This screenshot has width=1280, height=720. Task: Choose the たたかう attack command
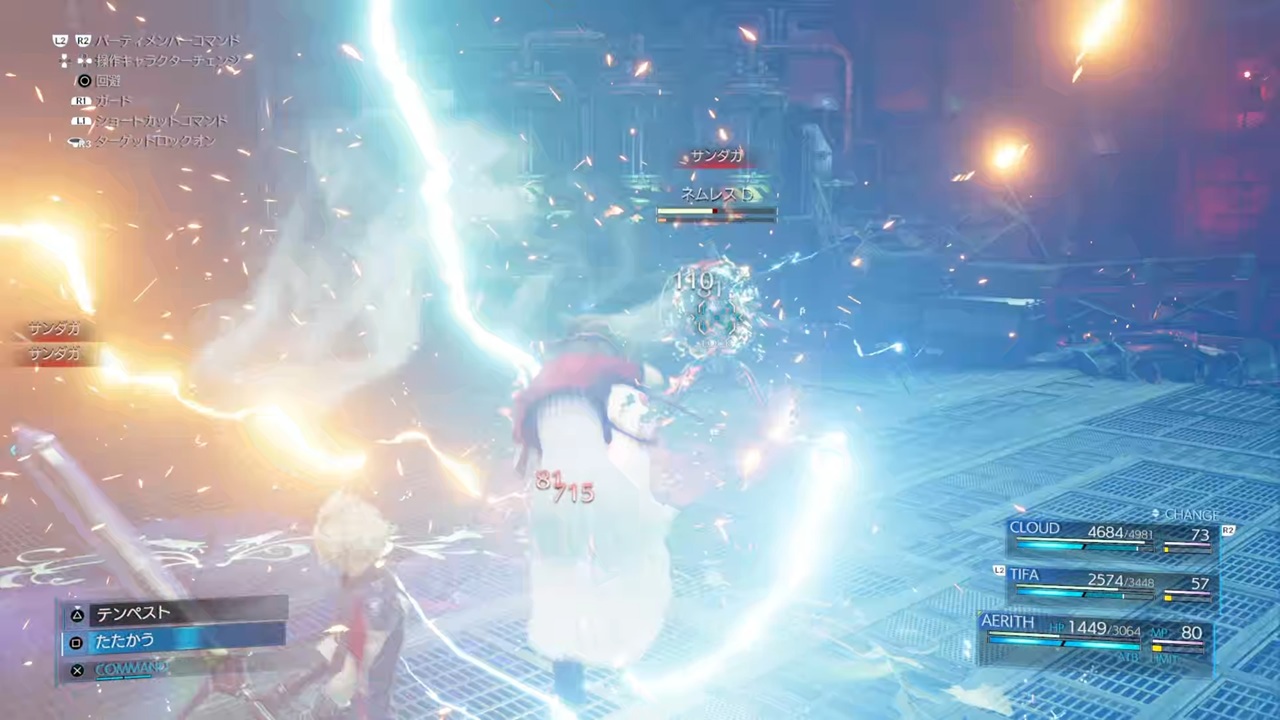[175, 641]
